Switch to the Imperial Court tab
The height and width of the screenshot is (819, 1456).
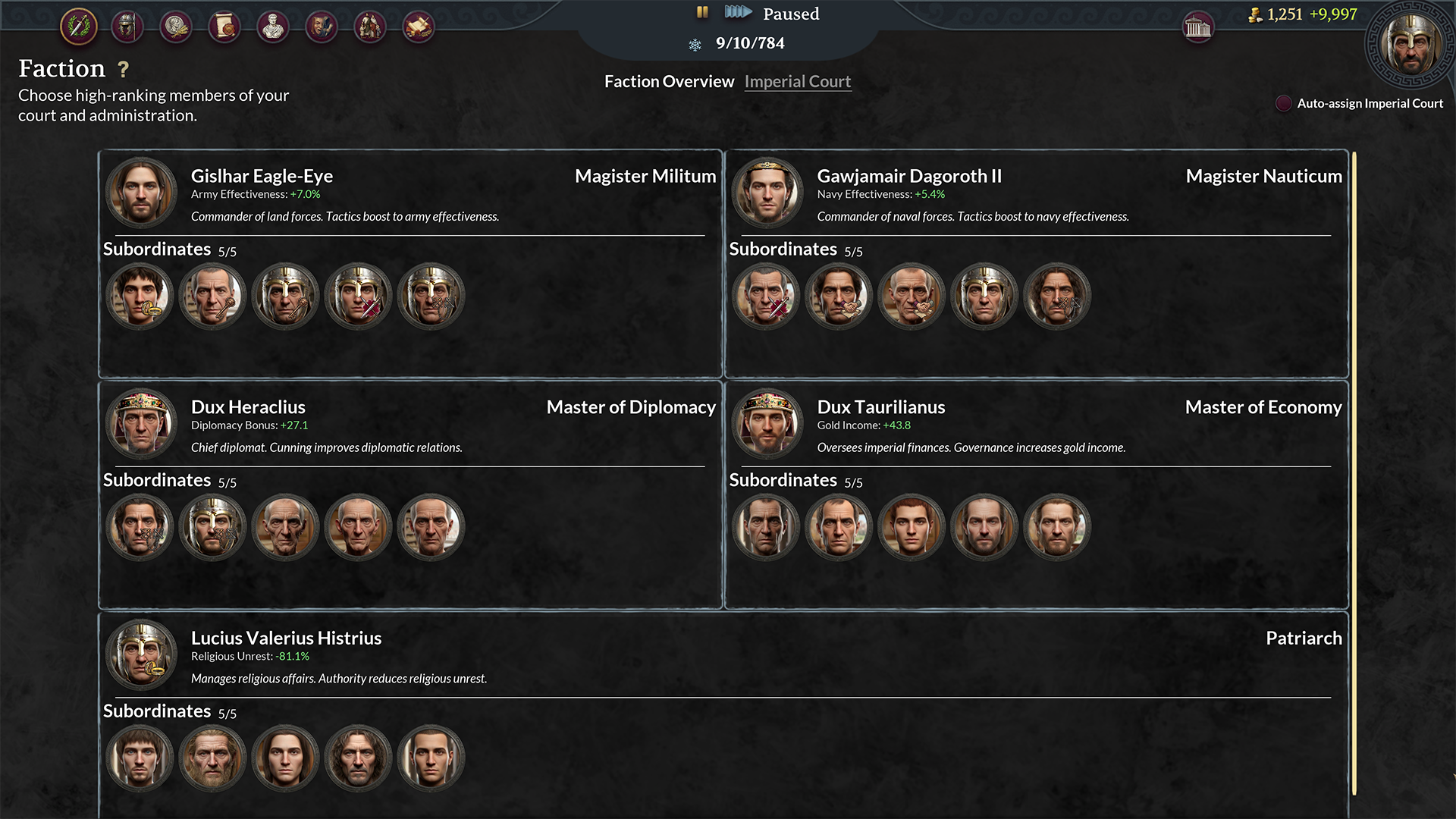click(x=797, y=81)
